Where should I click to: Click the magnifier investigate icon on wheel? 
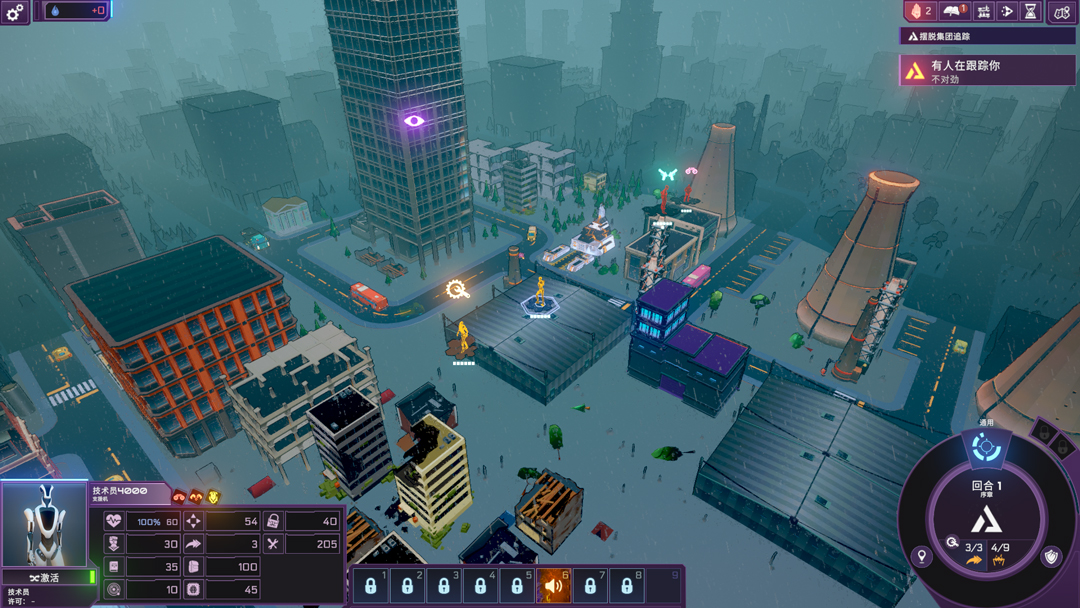point(953,543)
